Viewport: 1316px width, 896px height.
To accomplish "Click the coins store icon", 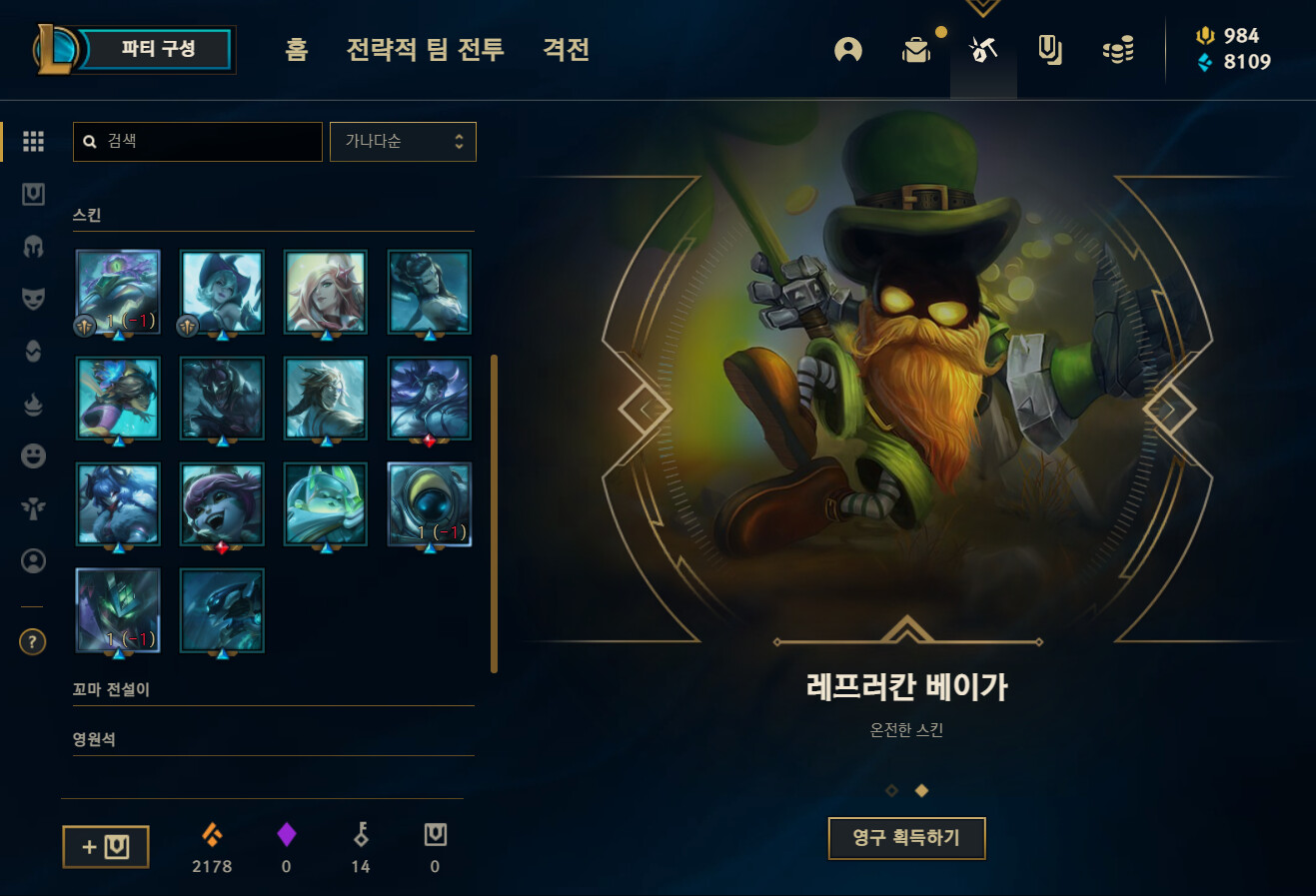I will click(1117, 50).
